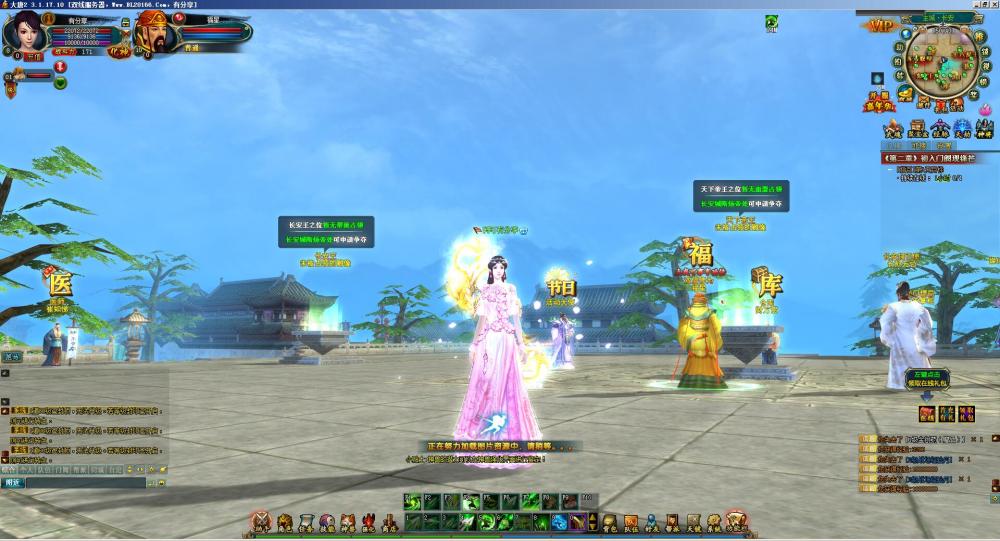The width and height of the screenshot is (1000, 541).
Task: Open the 任务 quest menu icon
Action: coord(306,523)
